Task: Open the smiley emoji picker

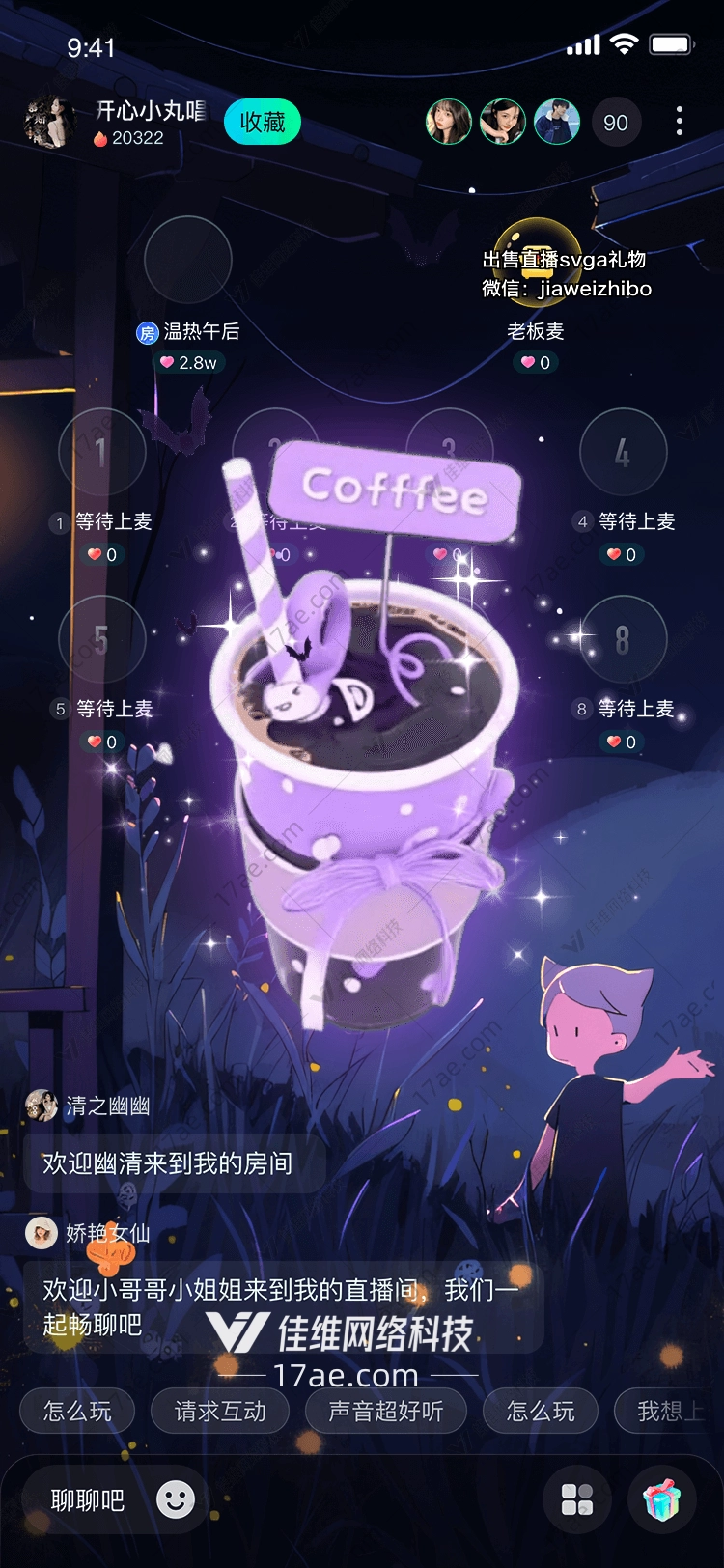Action: tap(176, 1499)
